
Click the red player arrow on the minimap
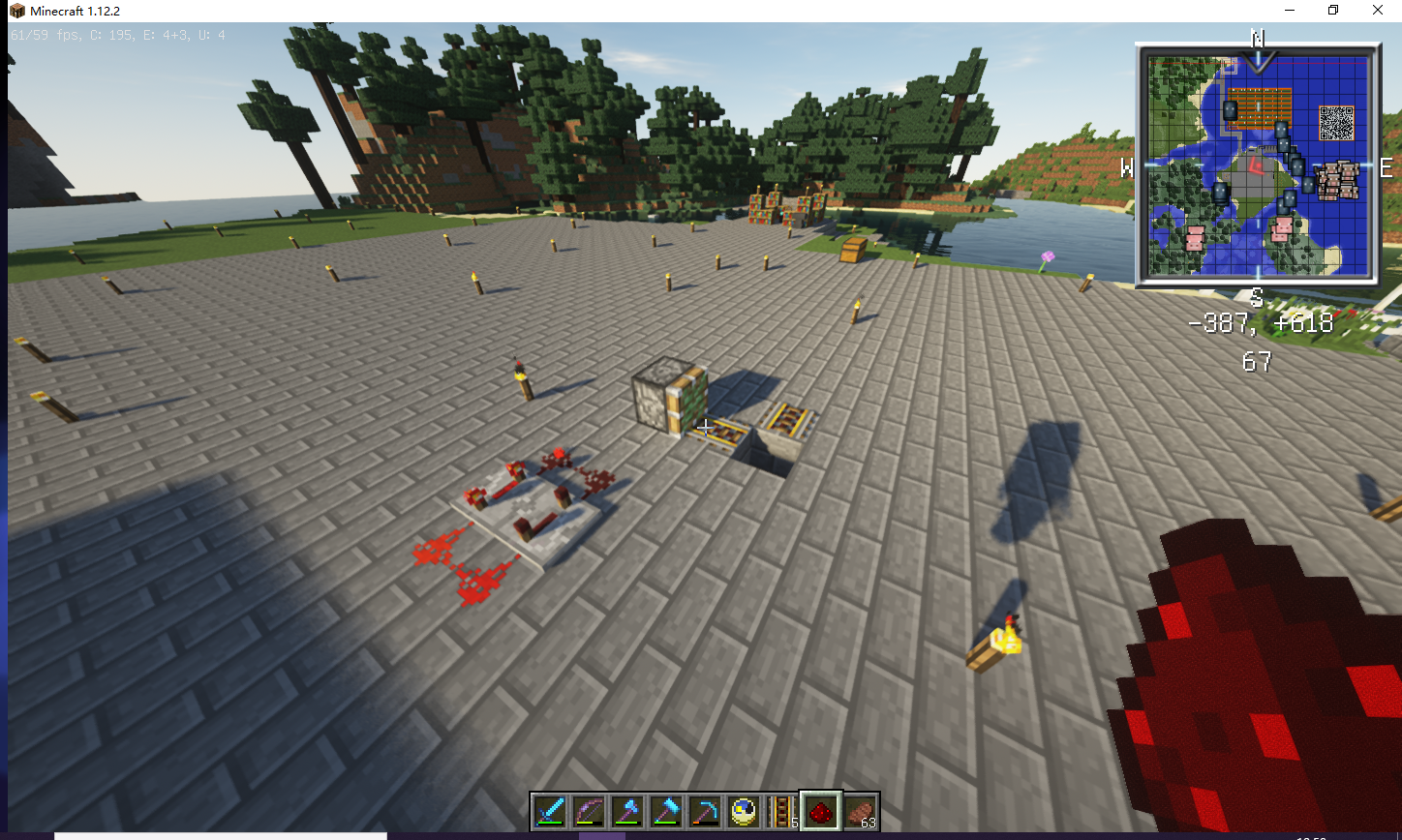(1256, 165)
